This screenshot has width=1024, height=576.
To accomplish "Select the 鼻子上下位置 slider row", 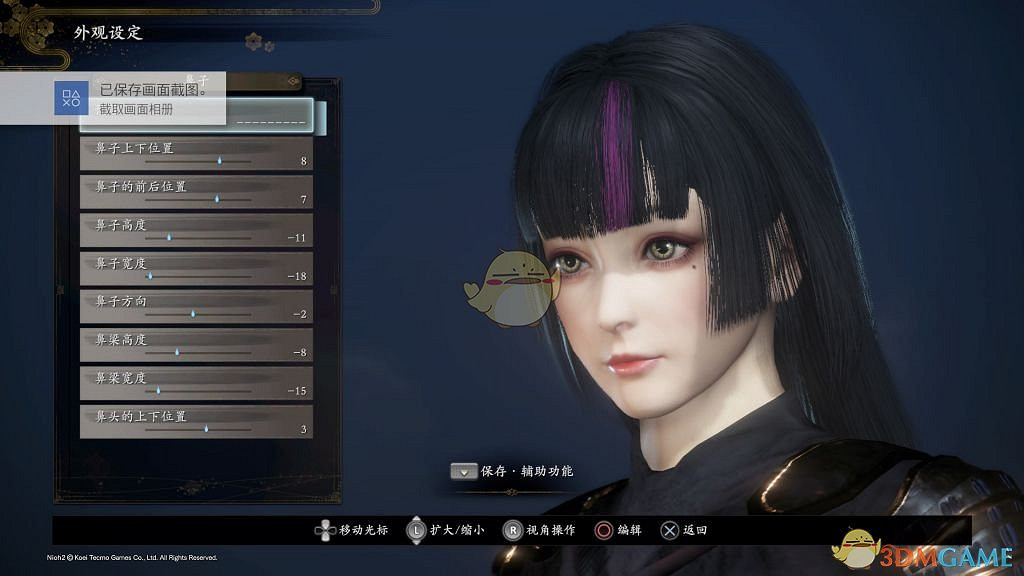I will coord(196,153).
